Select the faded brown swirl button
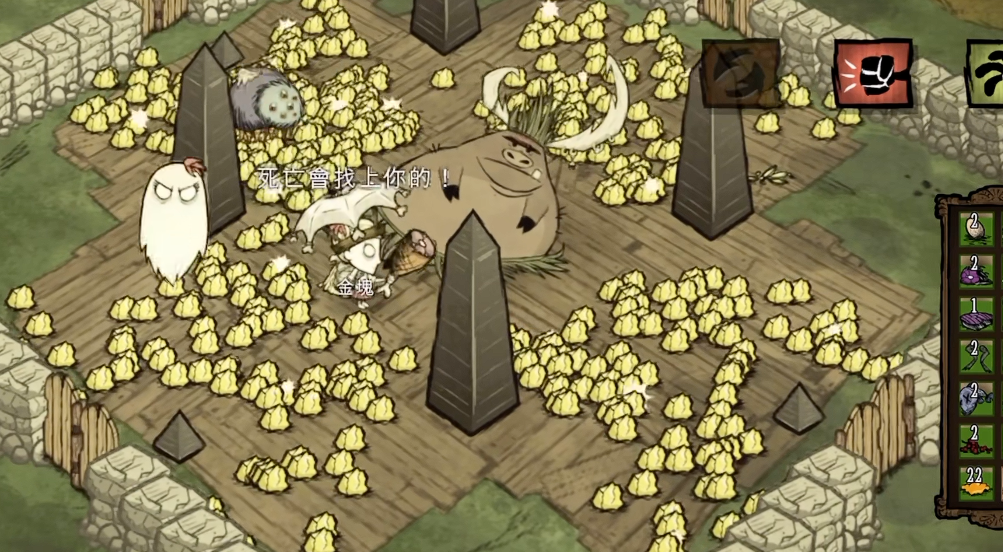The height and width of the screenshot is (552, 1003). pos(740,73)
